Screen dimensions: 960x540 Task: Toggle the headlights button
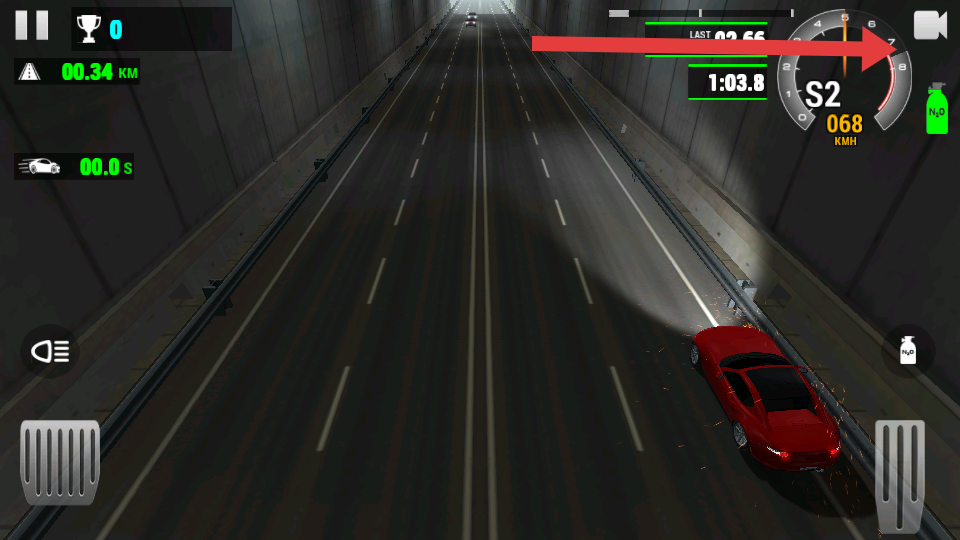point(50,351)
